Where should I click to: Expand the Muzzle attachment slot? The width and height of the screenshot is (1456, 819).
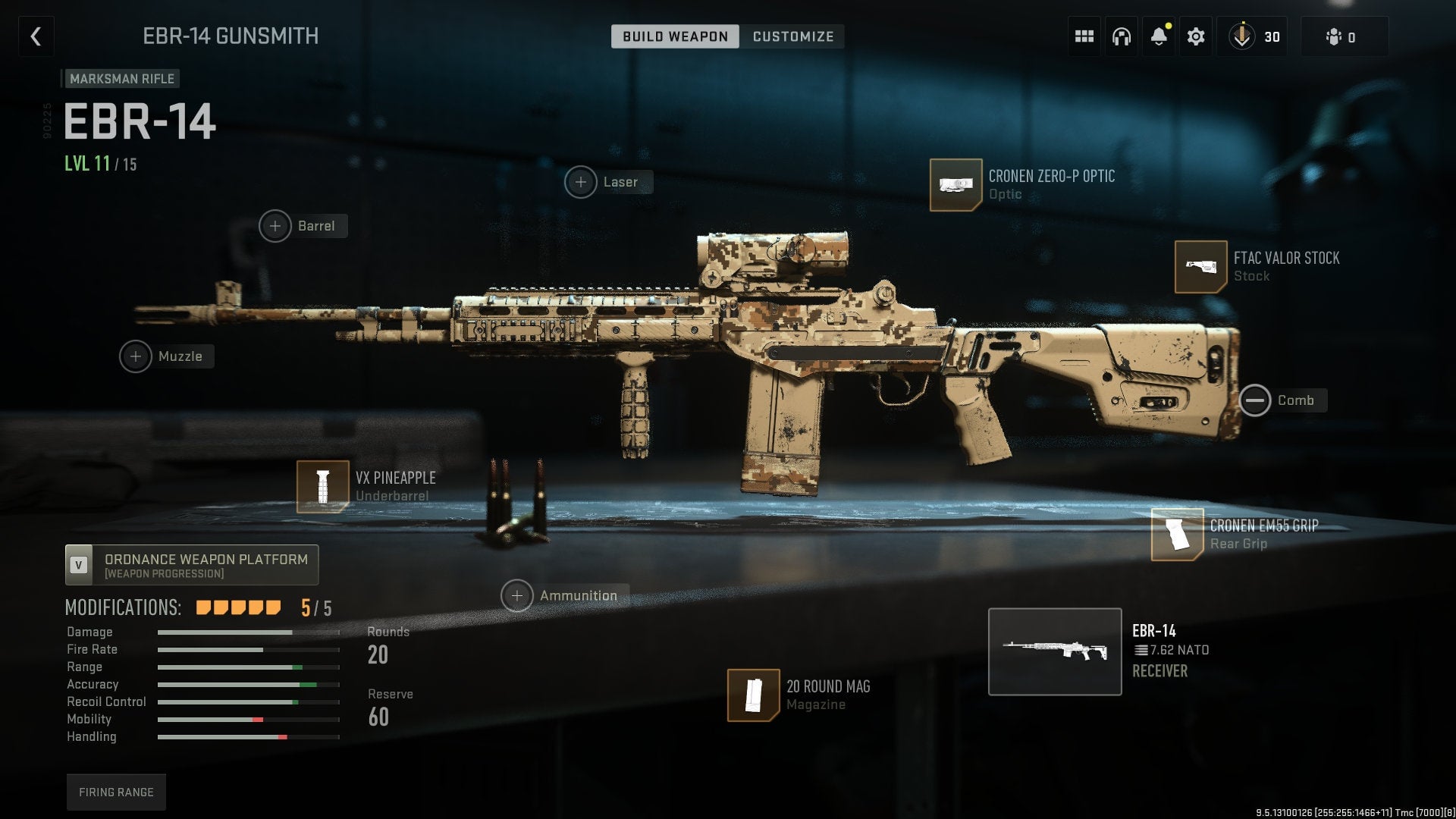[136, 356]
